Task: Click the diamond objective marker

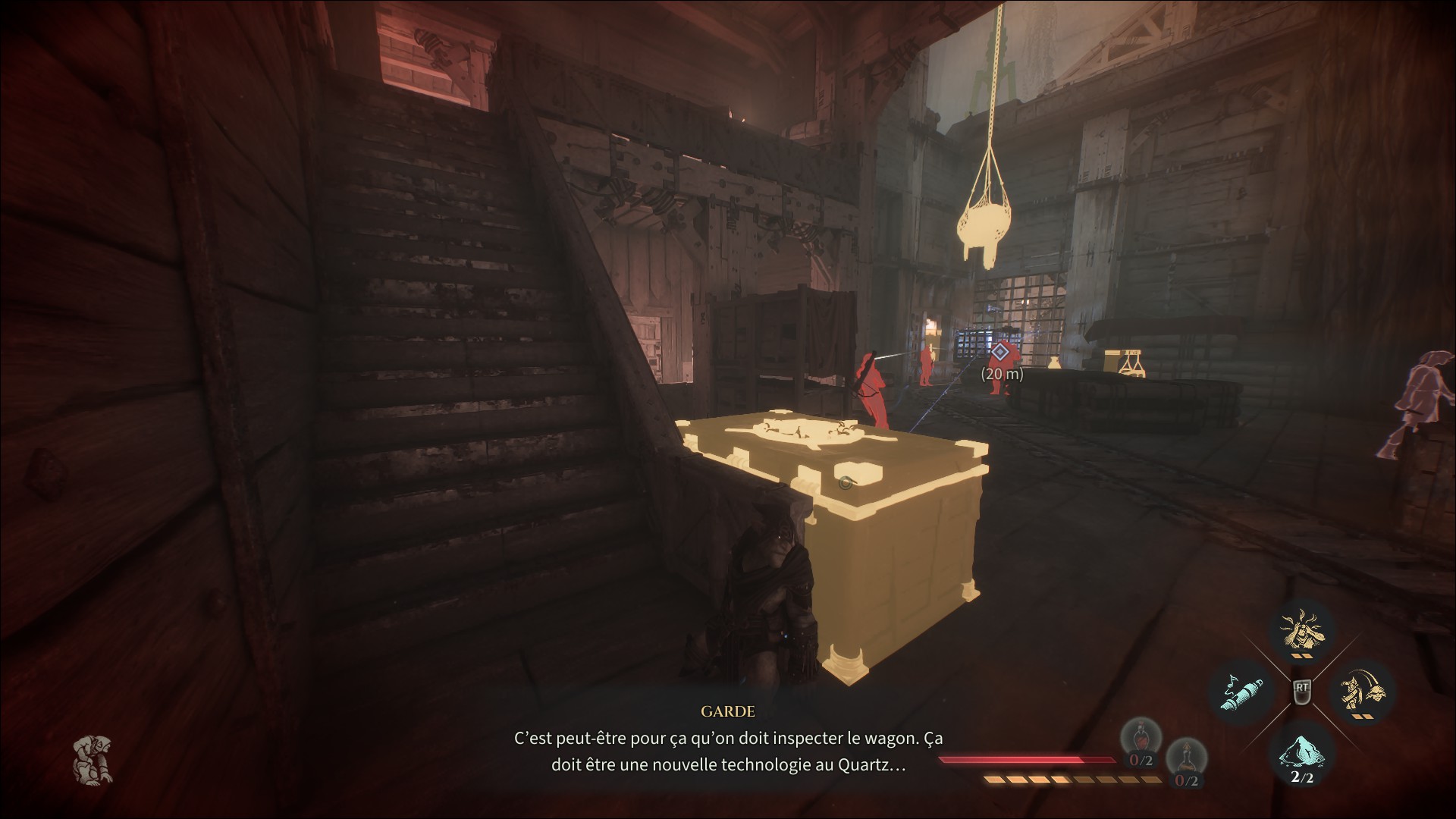Action: (x=1000, y=352)
